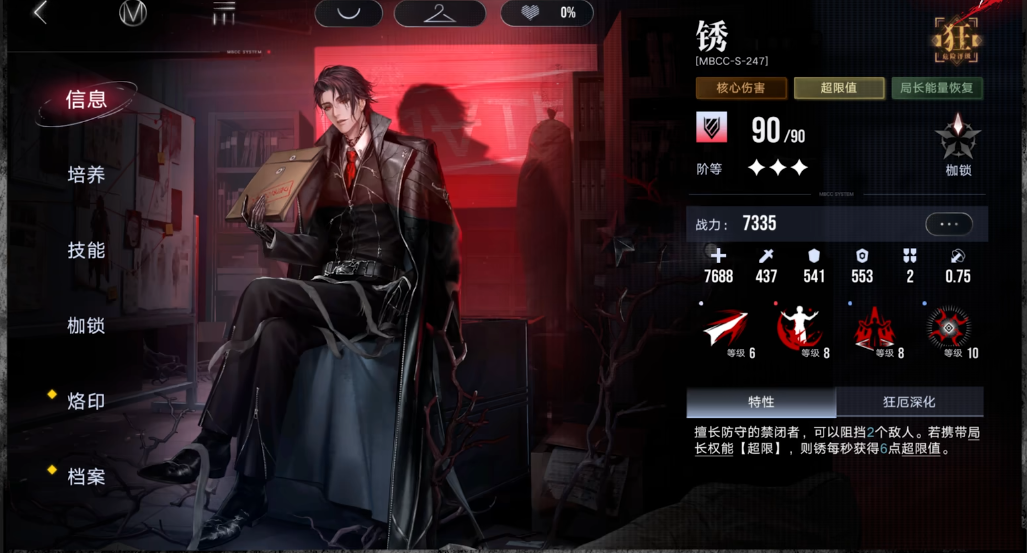Viewport: 1027px width, 553px height.
Task: Open the 培养 training menu
Action: [x=86, y=175]
